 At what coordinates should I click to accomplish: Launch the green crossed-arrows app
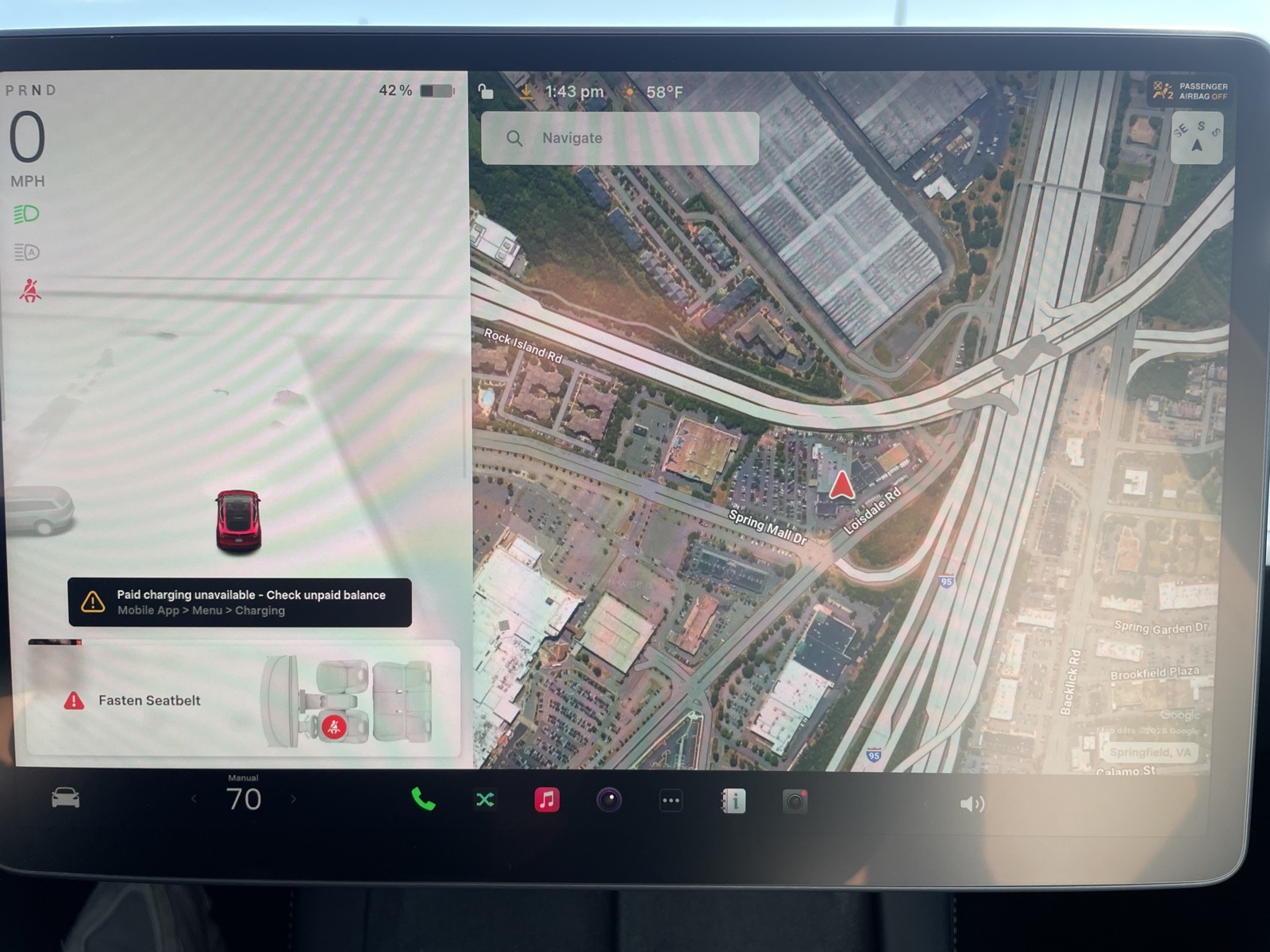[x=485, y=800]
